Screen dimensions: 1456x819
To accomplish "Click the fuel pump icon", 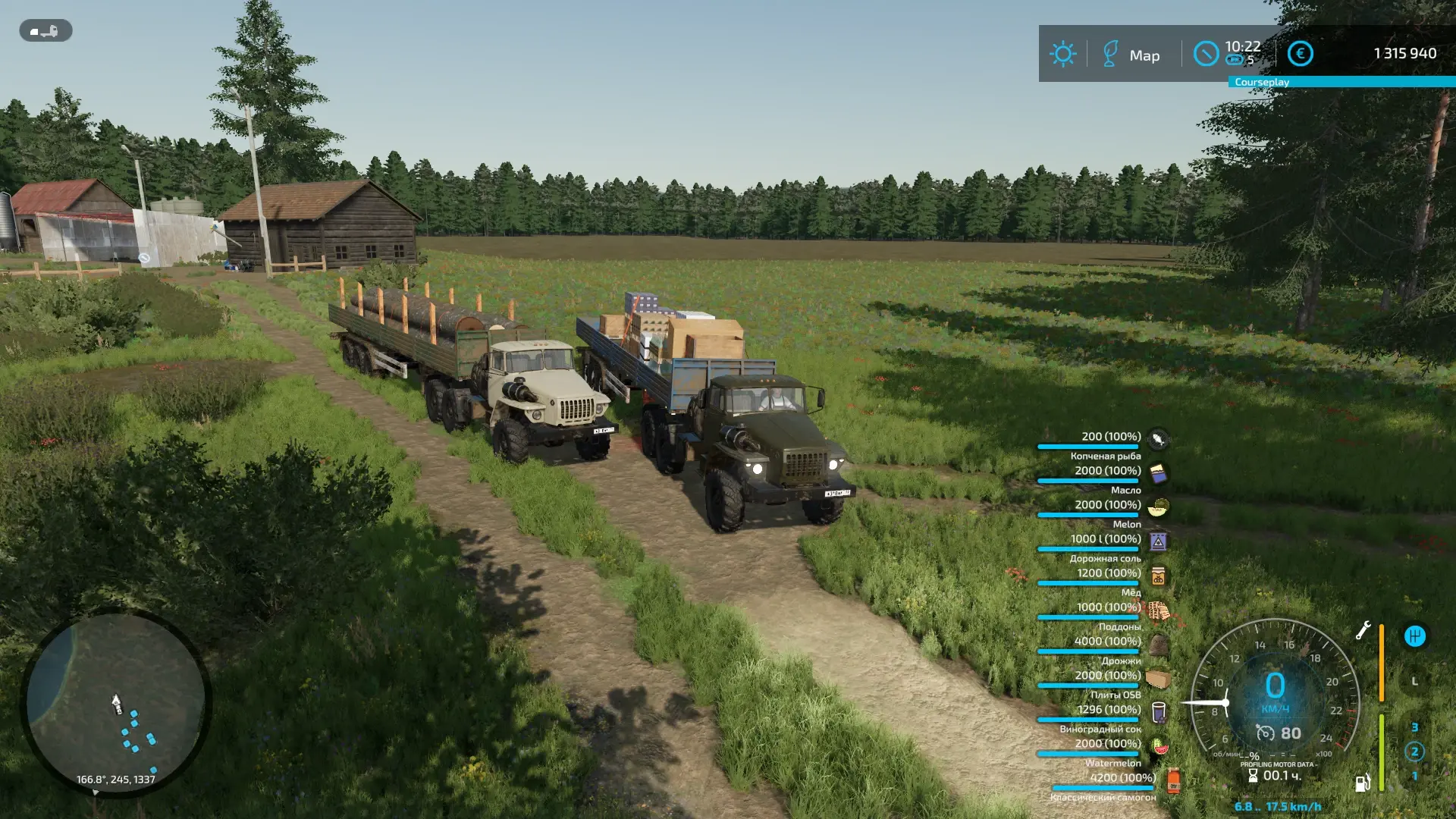I will pyautogui.click(x=1363, y=783).
